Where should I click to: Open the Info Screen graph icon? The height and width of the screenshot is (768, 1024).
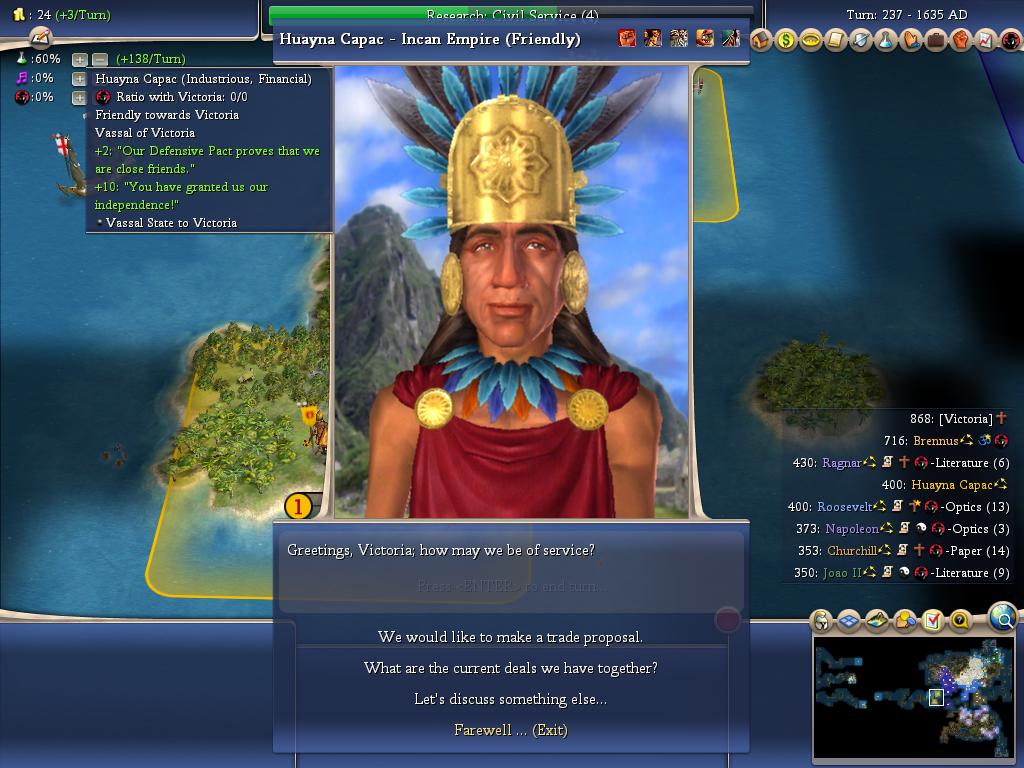click(986, 41)
